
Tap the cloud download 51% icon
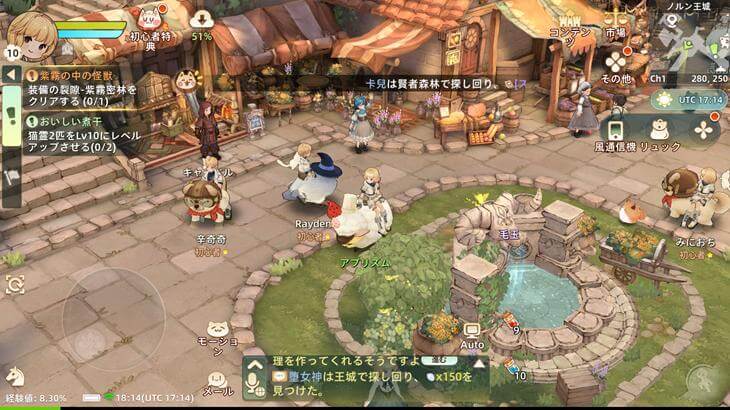201,20
